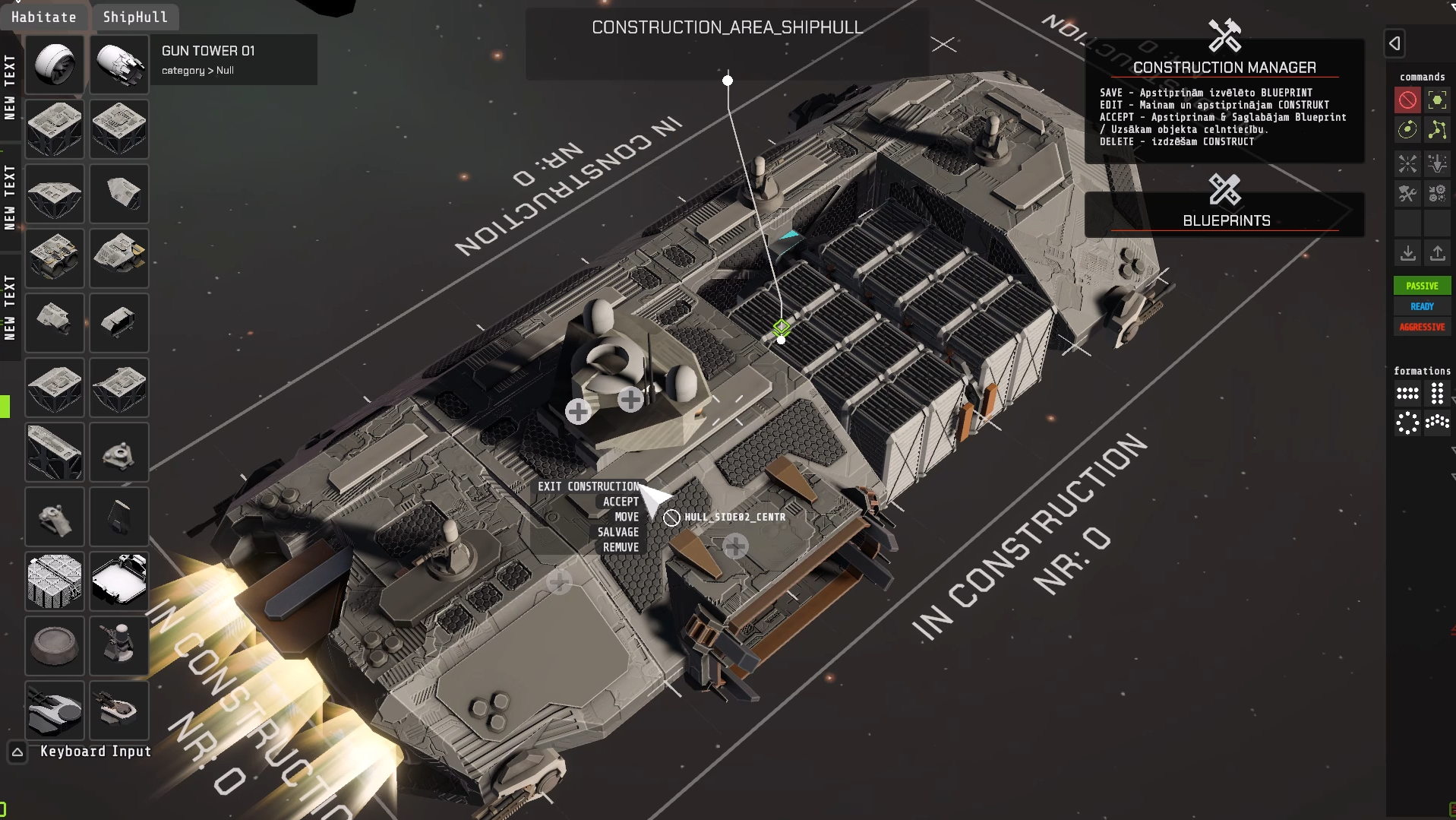Select Salvage from the context menu
This screenshot has height=820, width=1456.
pyautogui.click(x=617, y=532)
